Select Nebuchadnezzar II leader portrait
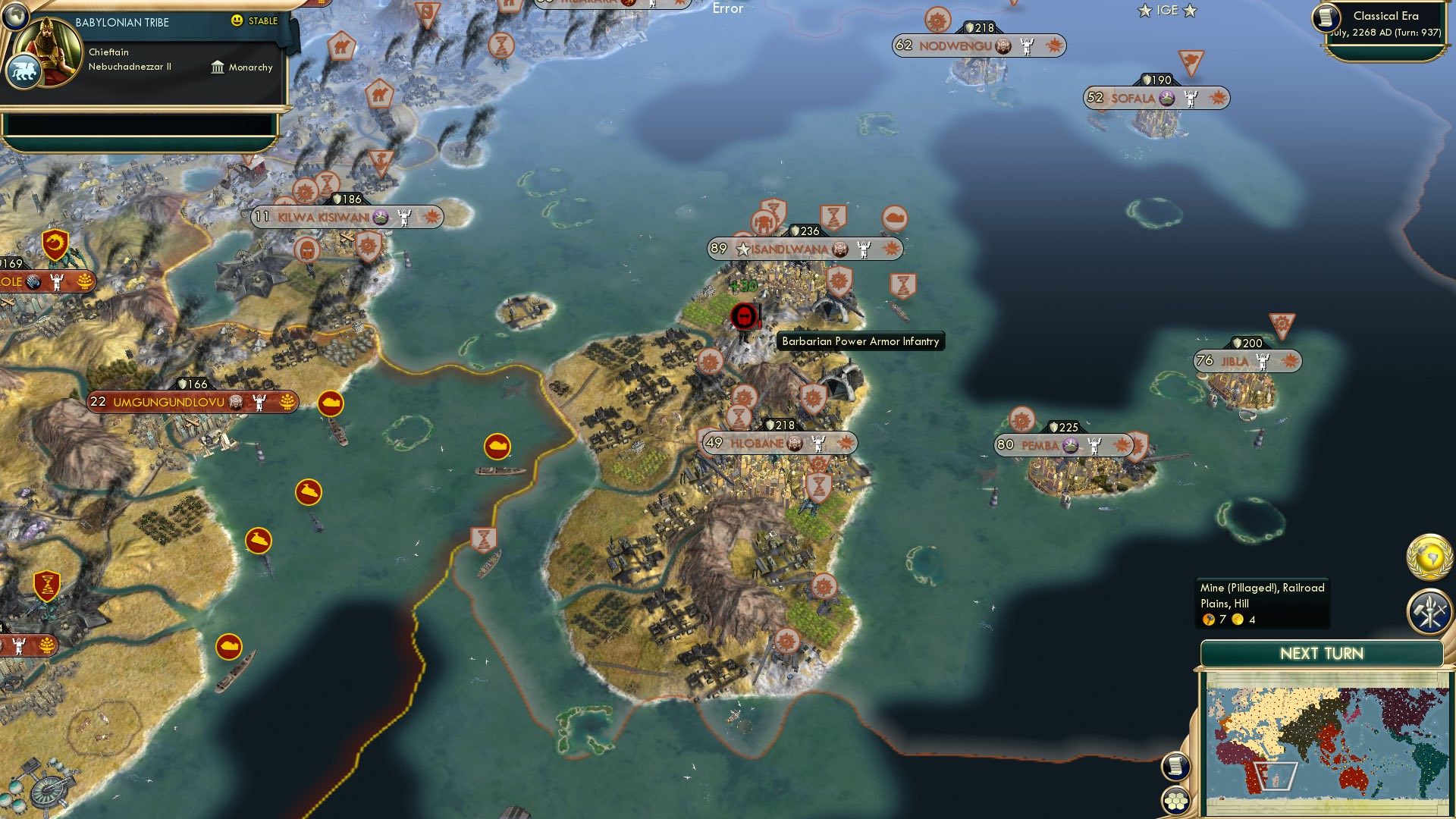1456x819 pixels. tap(52, 49)
